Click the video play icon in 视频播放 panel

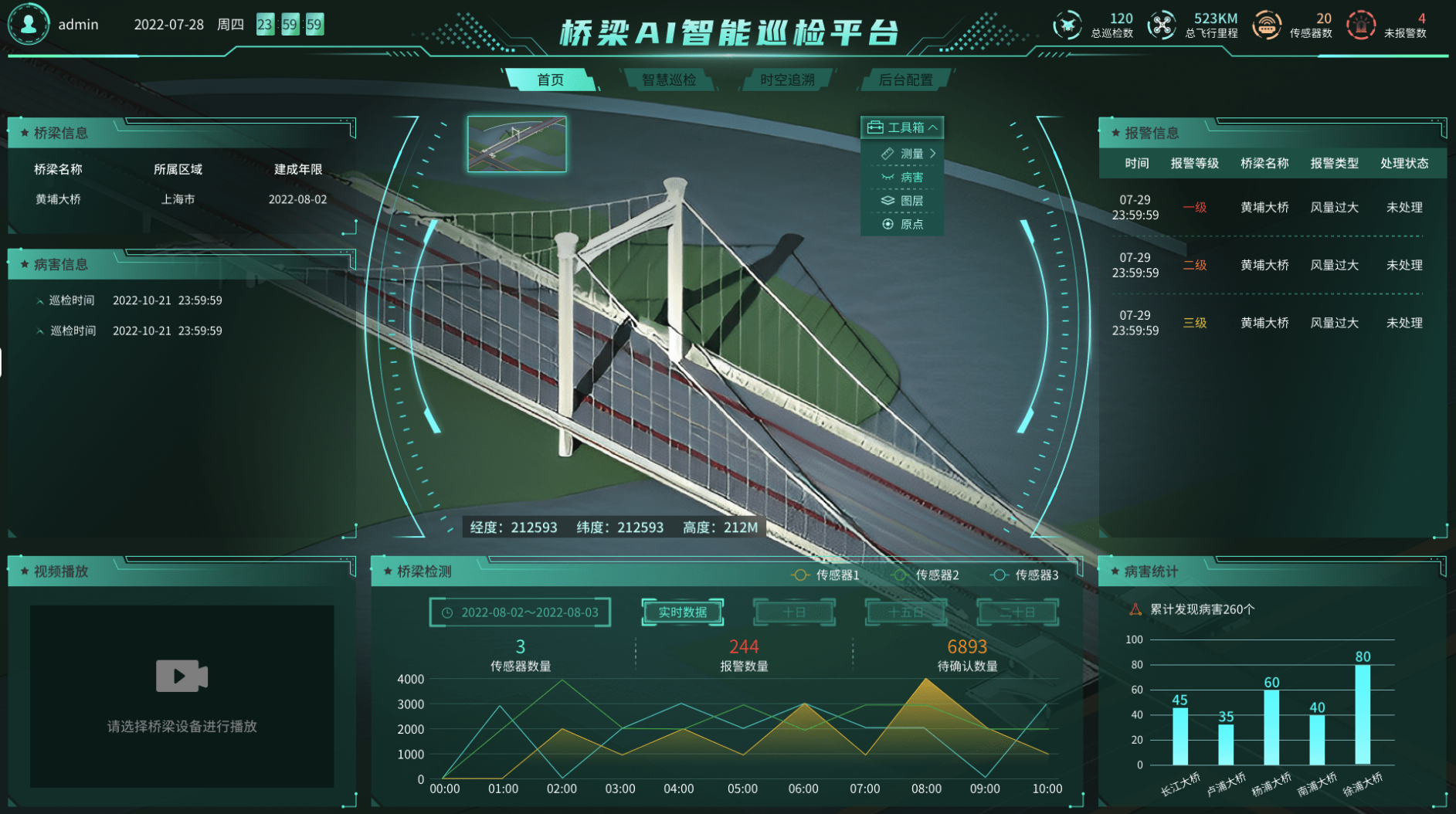pyautogui.click(x=181, y=676)
